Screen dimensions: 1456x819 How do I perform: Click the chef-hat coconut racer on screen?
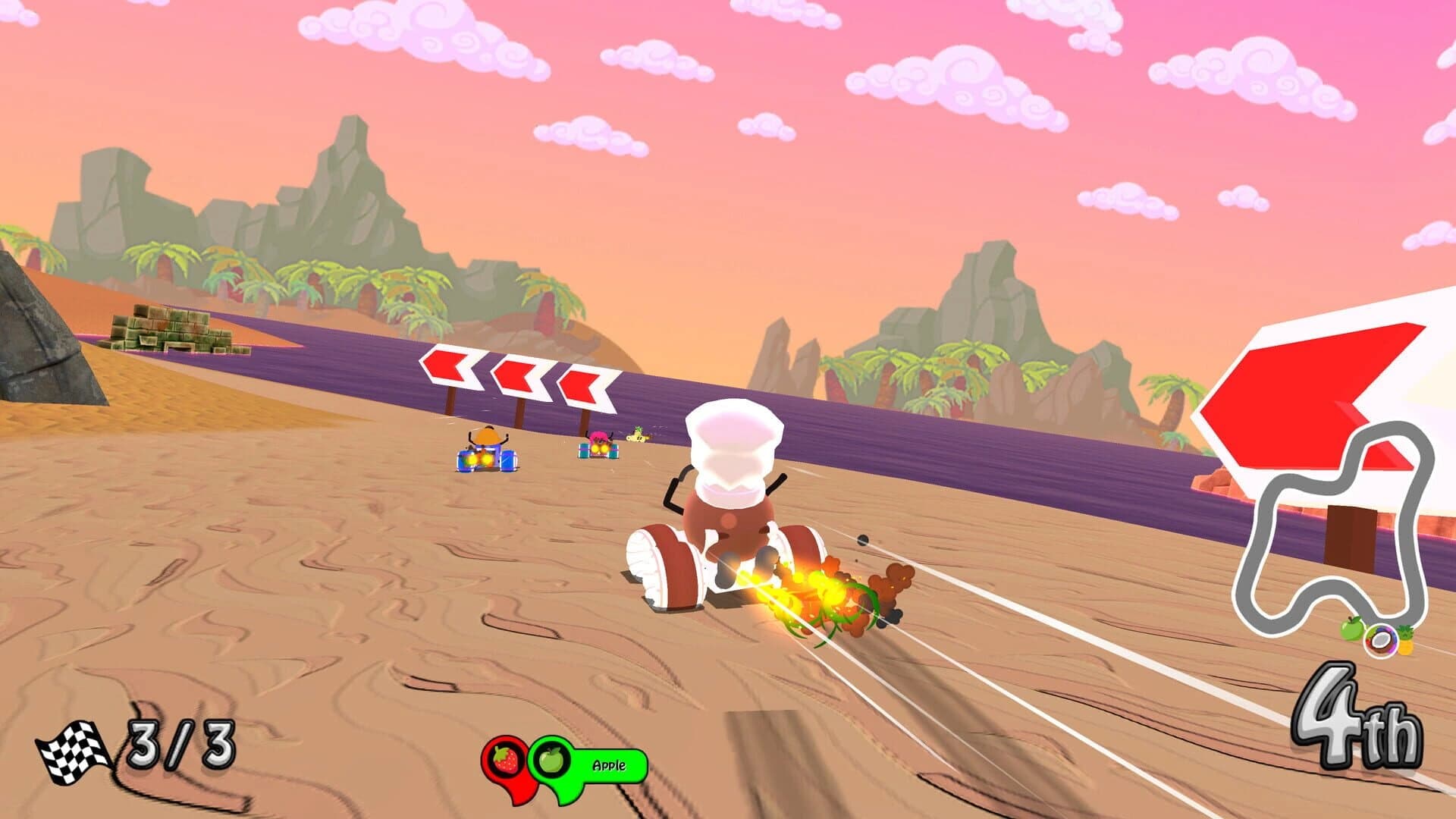coord(728,516)
